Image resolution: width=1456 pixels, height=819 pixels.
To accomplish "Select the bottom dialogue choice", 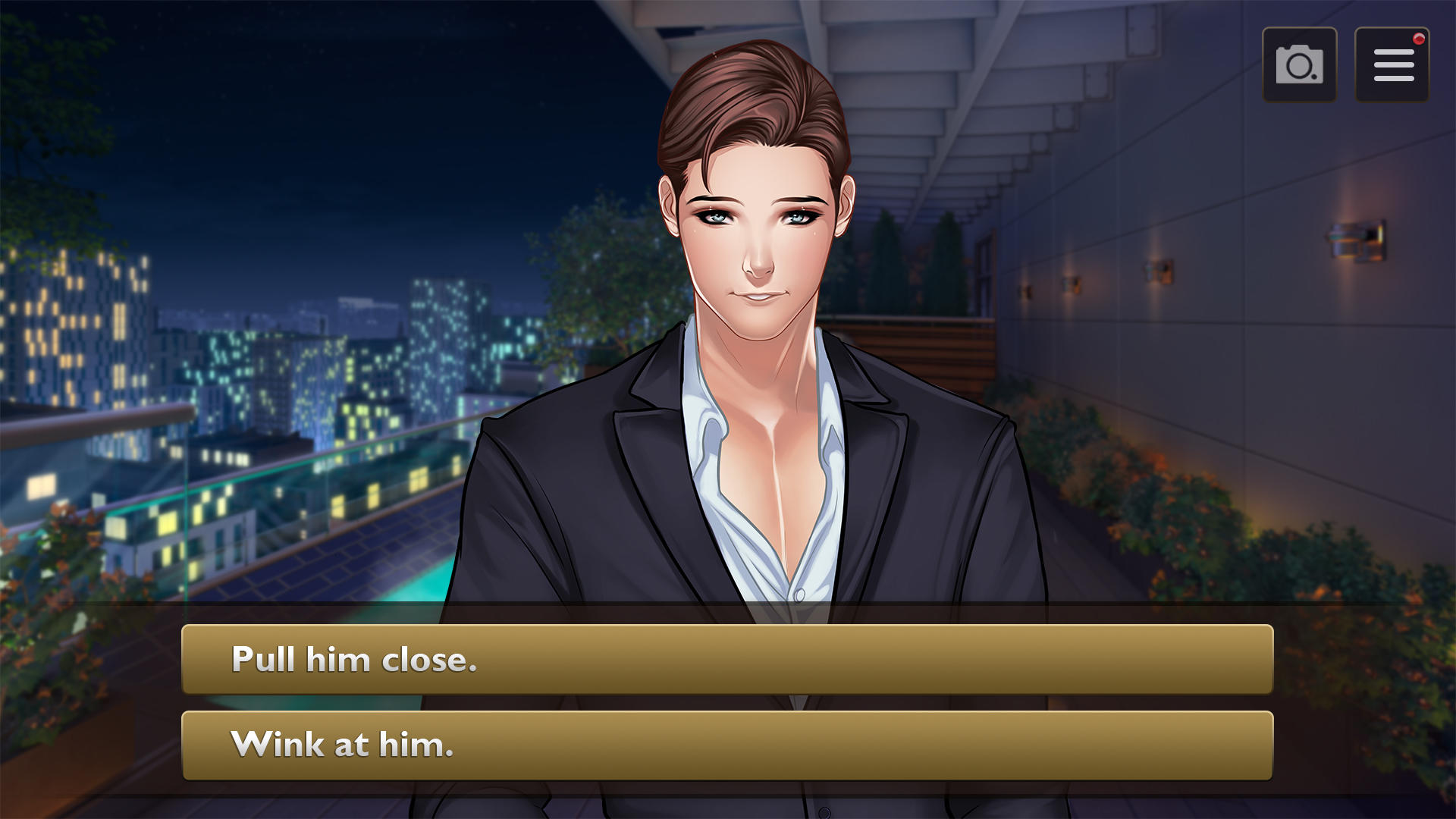I will [x=726, y=745].
